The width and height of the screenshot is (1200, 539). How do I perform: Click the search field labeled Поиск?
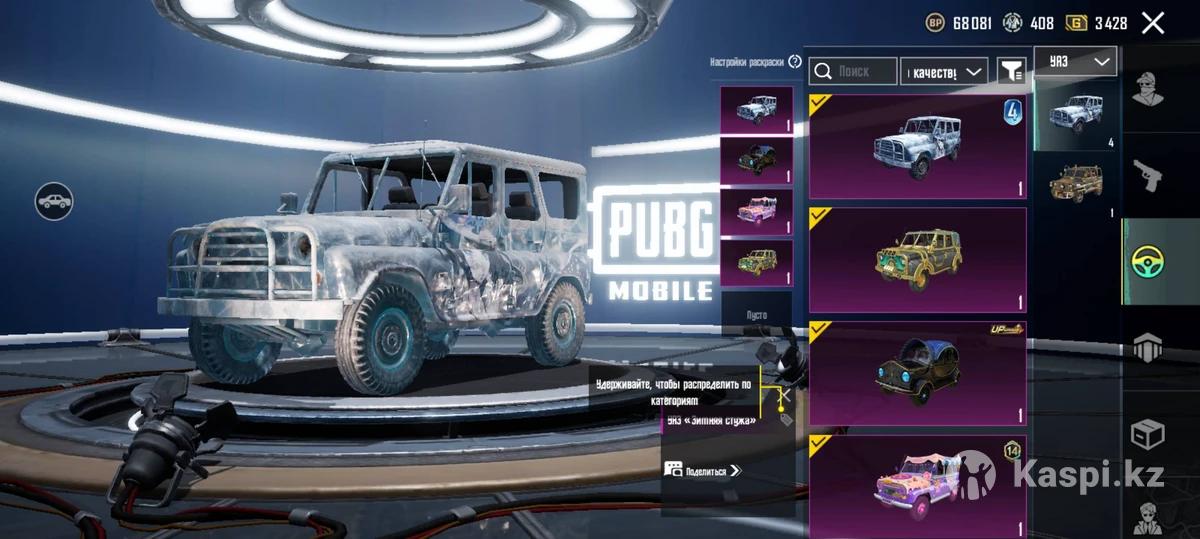pyautogui.click(x=853, y=71)
